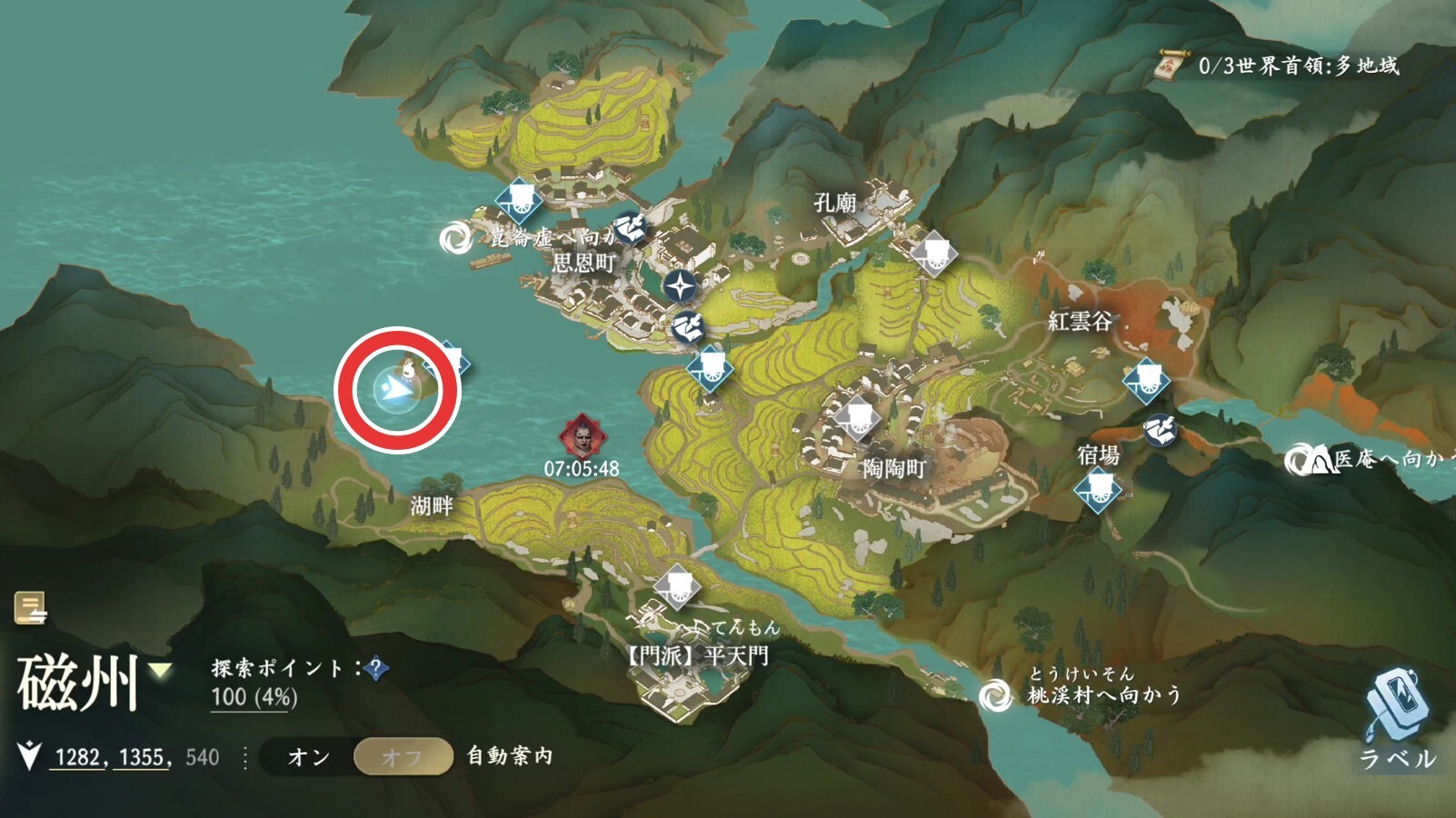1456x818 pixels.
Task: Click the four-point star marker in 思恩町
Action: (679, 287)
